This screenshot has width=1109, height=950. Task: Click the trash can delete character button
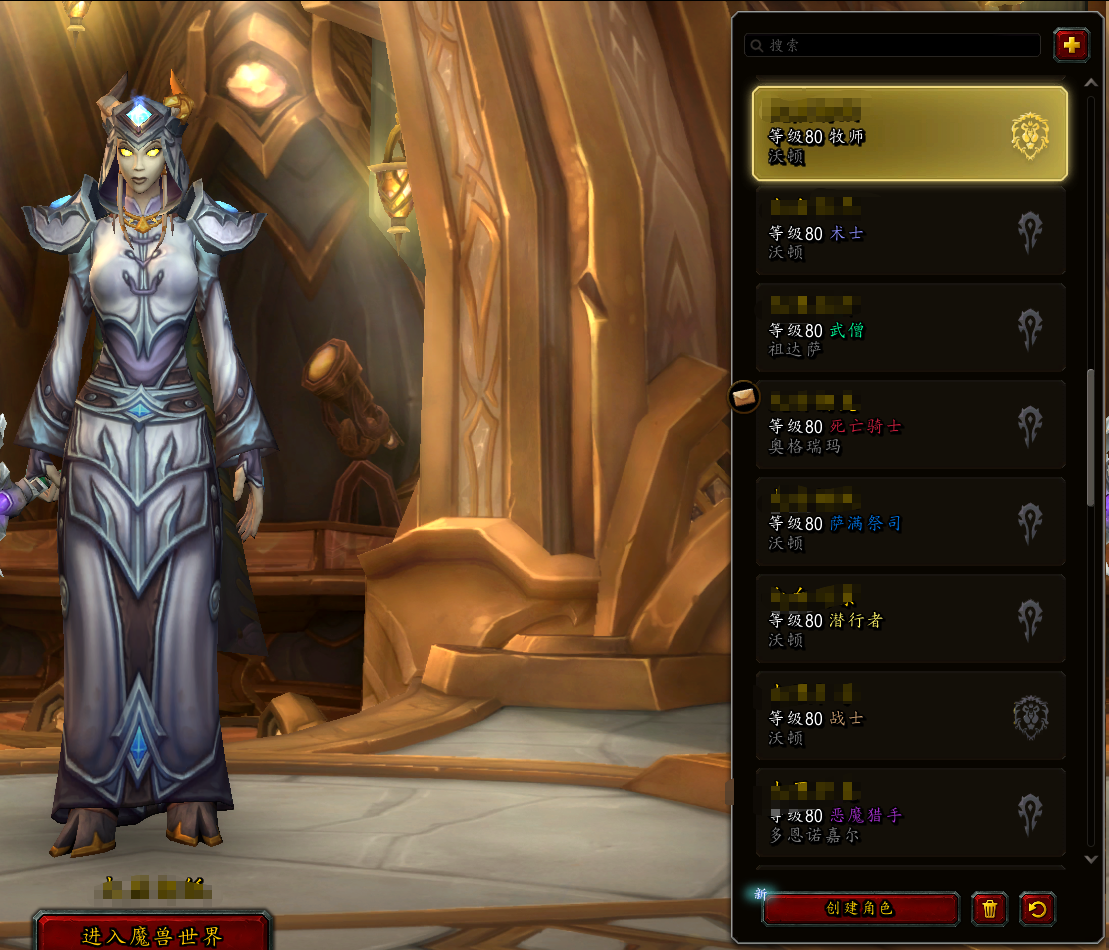coord(989,909)
